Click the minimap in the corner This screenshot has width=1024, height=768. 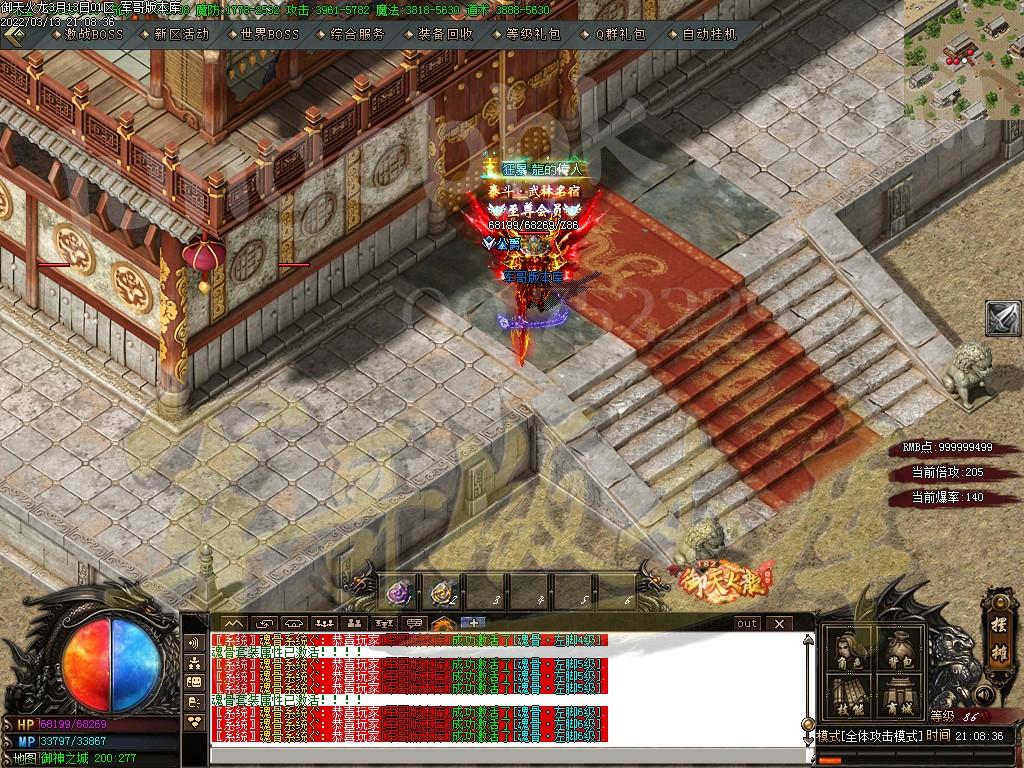[963, 60]
